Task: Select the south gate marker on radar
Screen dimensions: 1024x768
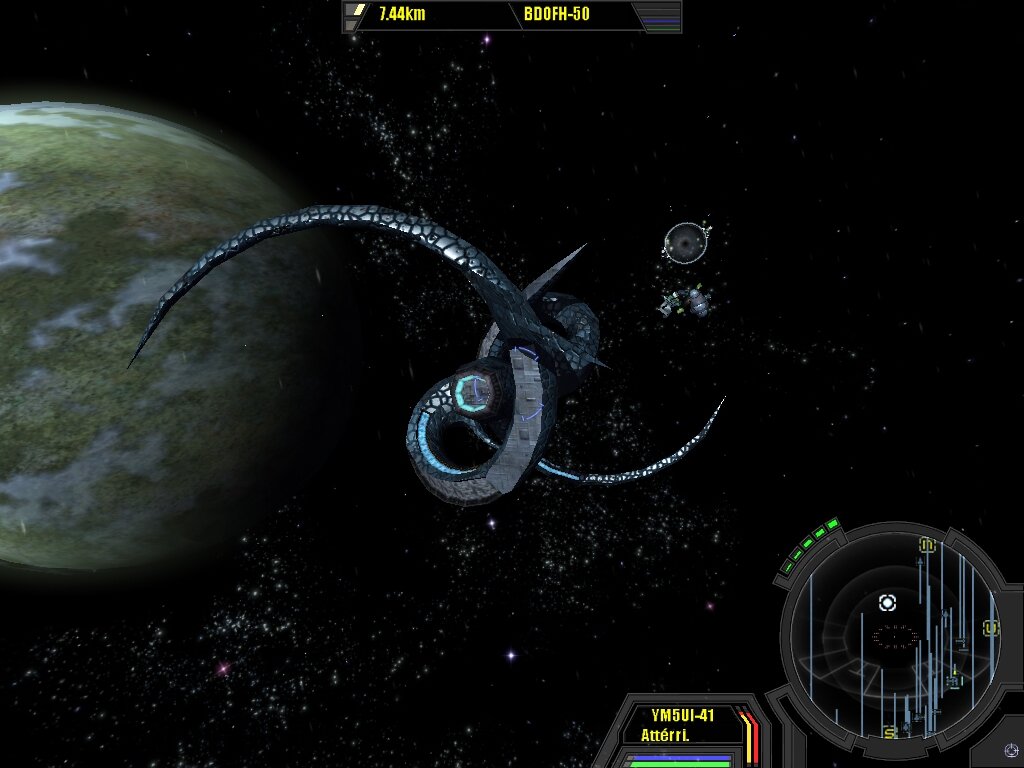Action: pyautogui.click(x=890, y=733)
